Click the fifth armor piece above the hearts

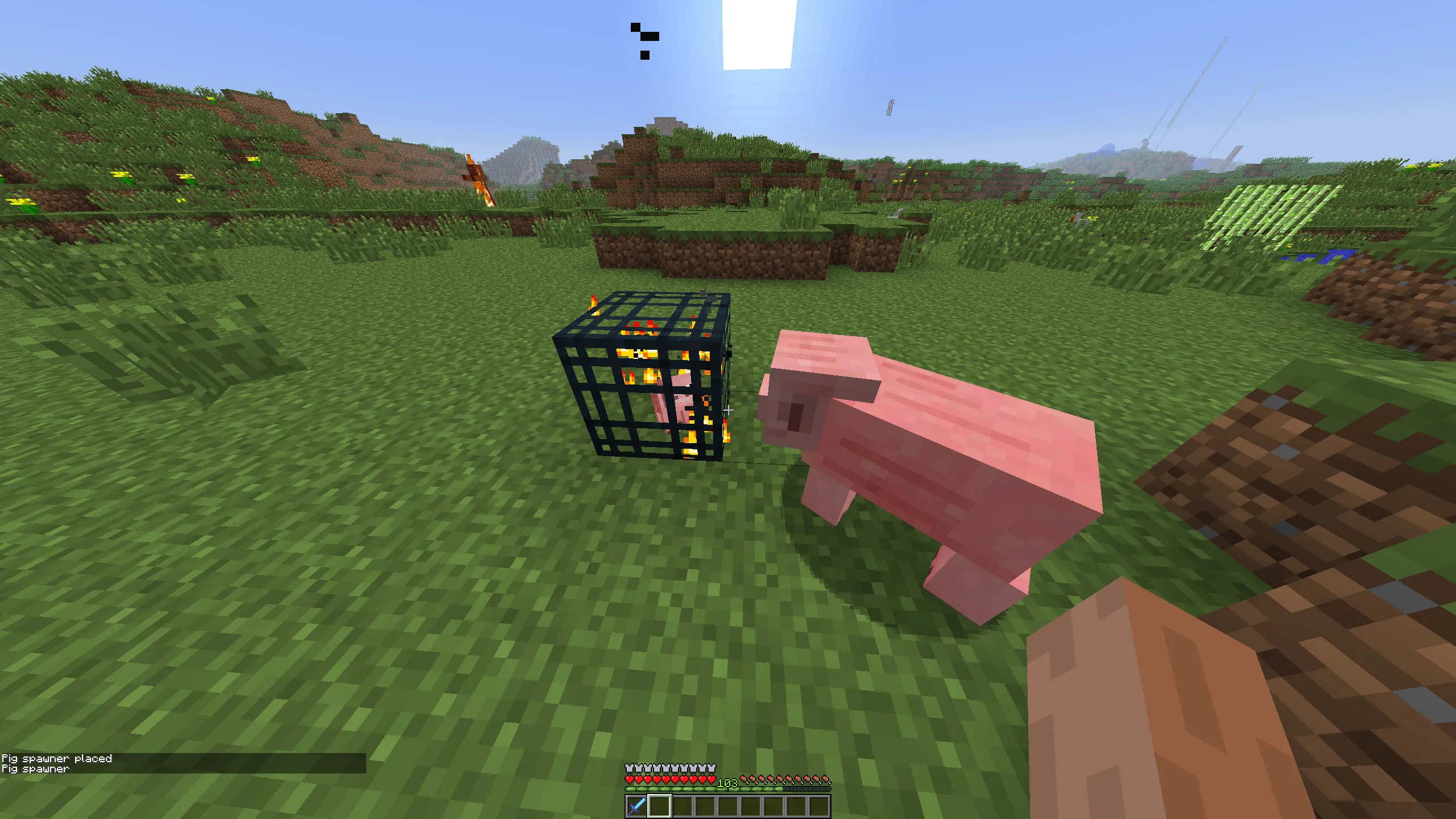pyautogui.click(x=667, y=768)
